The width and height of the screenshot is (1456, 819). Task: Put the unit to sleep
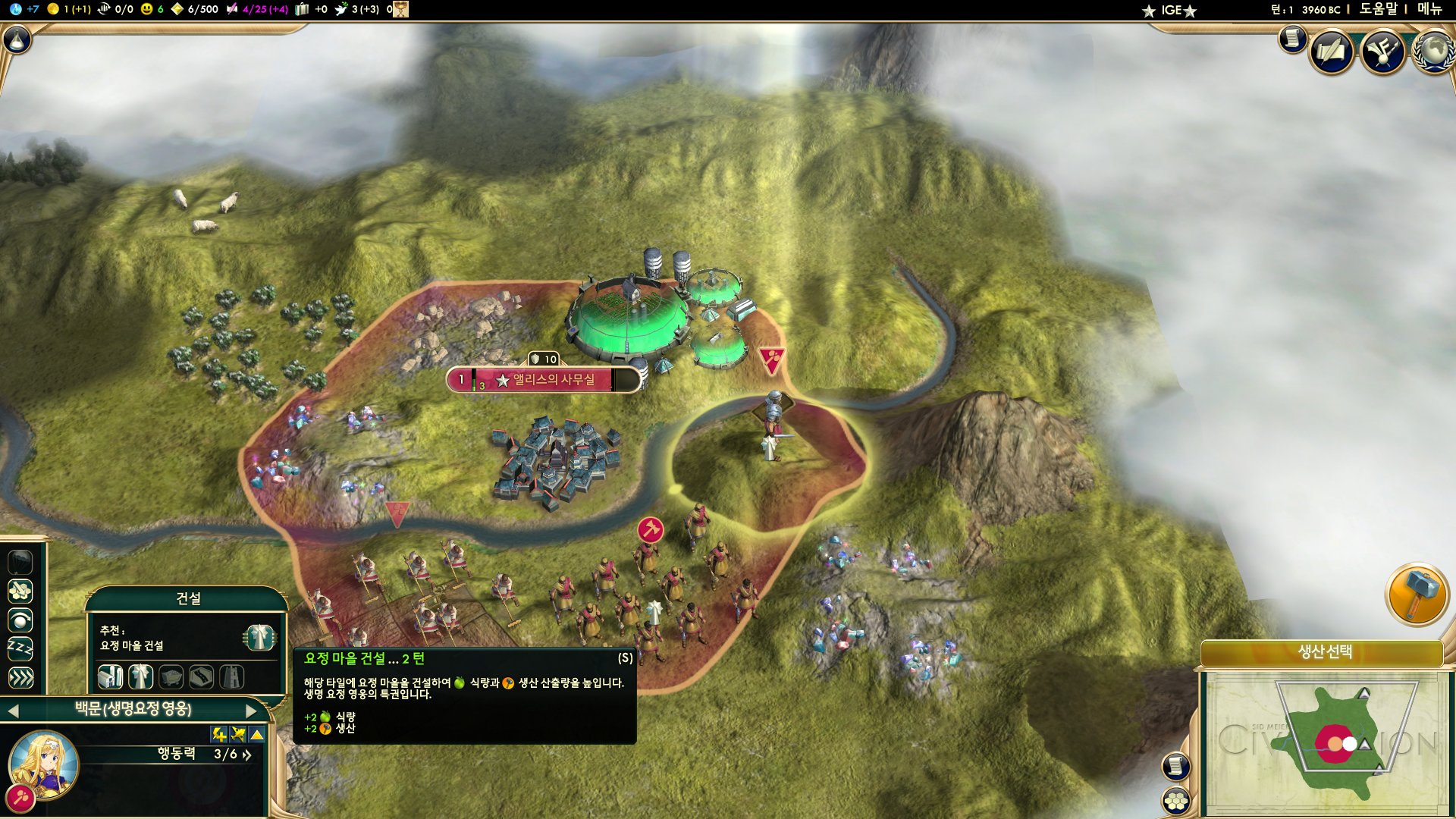click(20, 649)
